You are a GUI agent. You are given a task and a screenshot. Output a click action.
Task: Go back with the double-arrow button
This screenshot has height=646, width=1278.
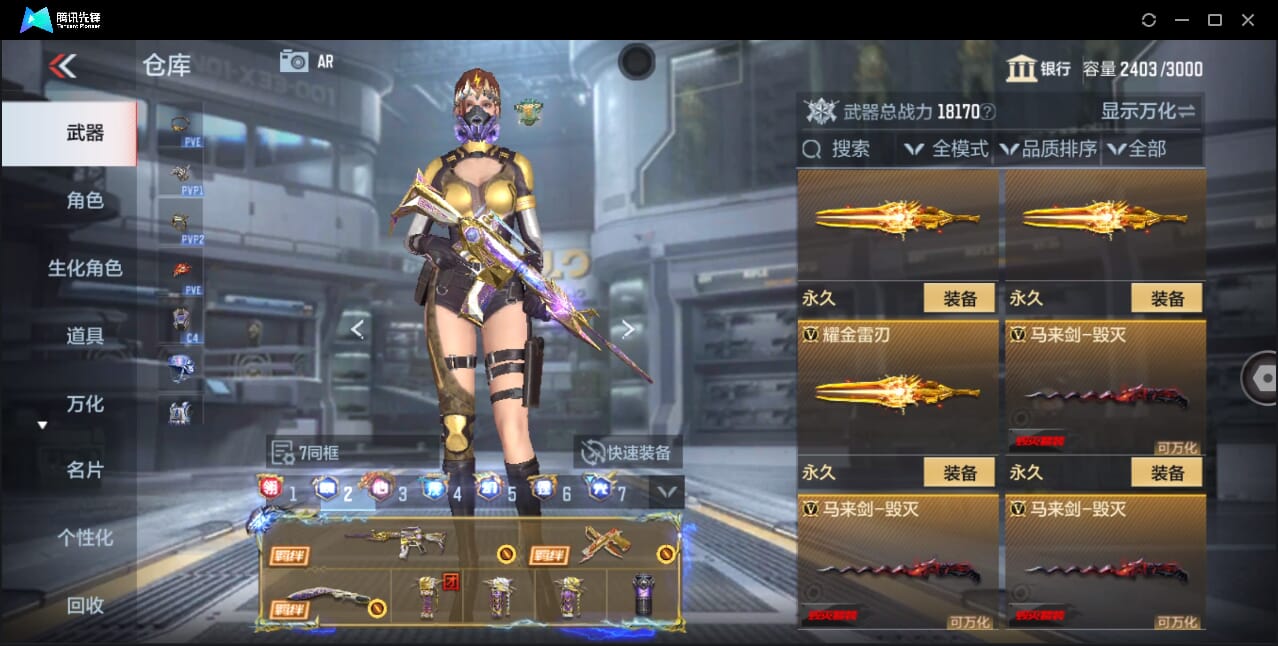[62, 66]
